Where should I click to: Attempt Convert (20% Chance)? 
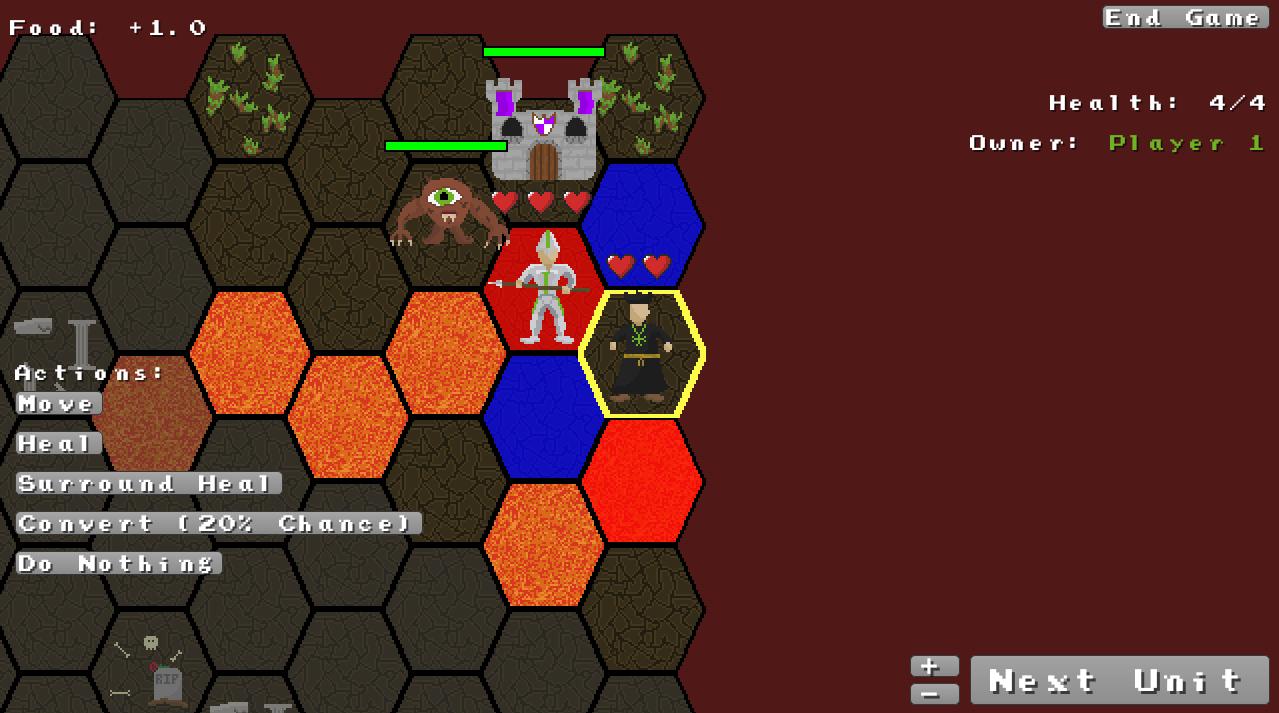click(218, 524)
